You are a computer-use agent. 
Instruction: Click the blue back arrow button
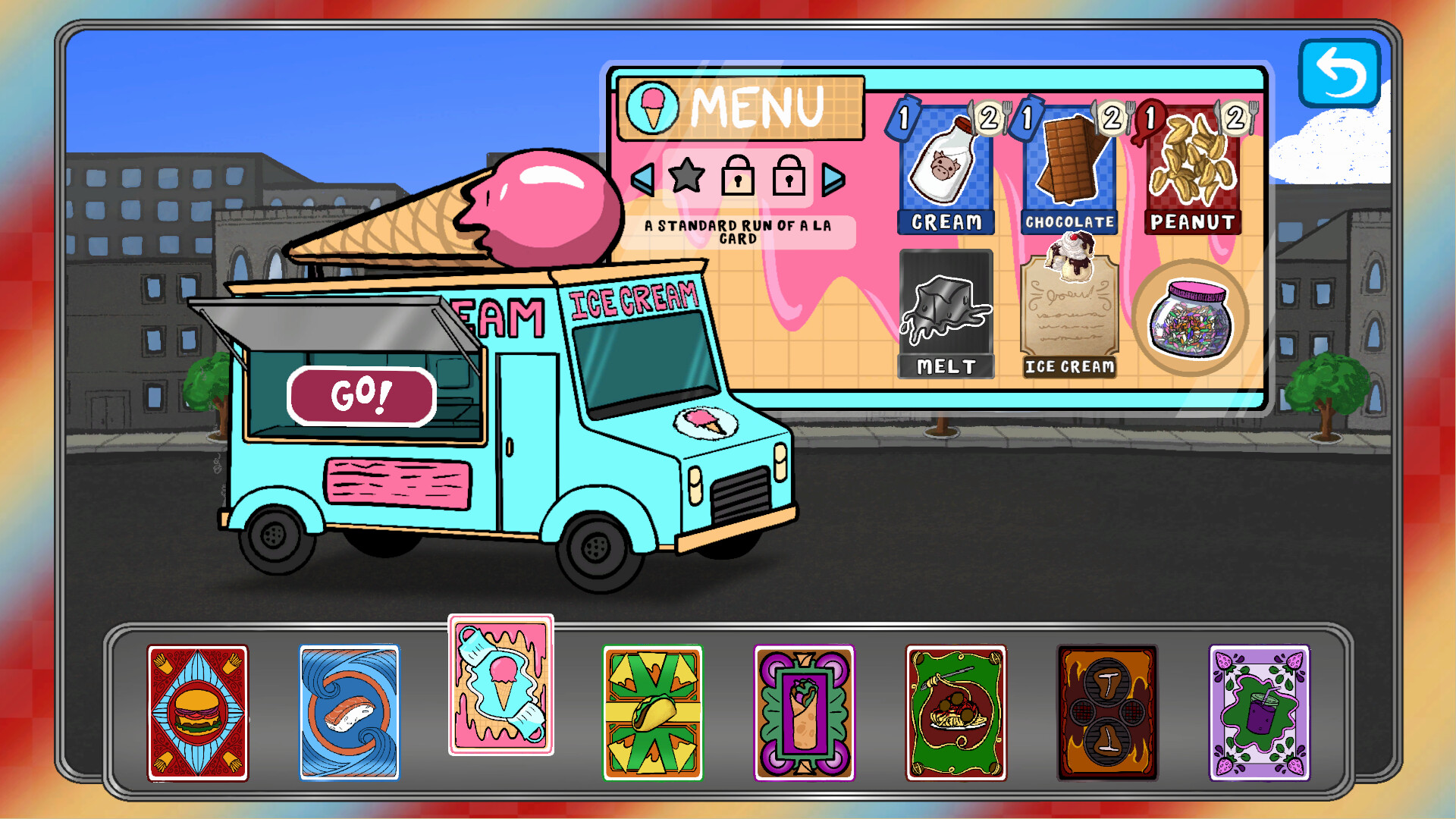[1339, 74]
